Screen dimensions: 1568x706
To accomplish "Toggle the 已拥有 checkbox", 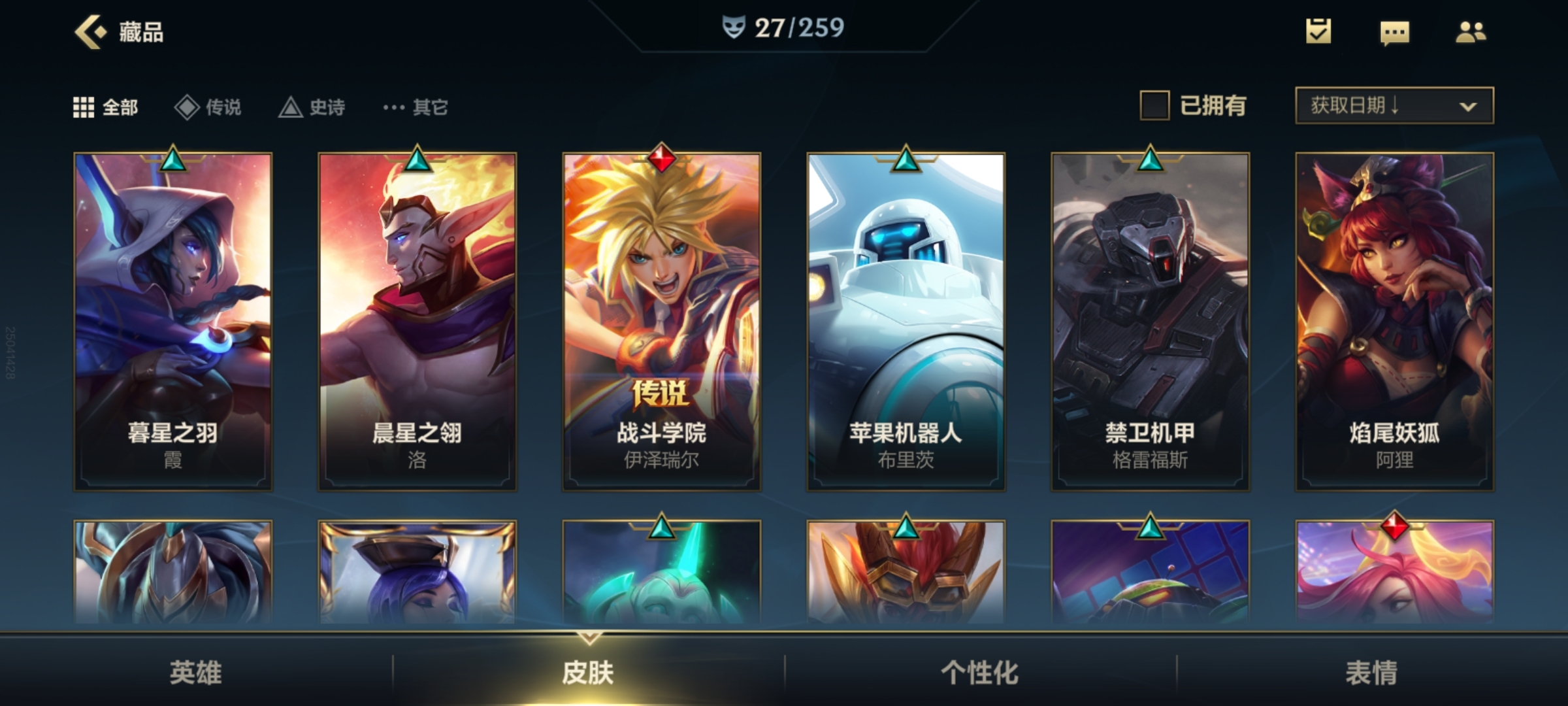I will (1154, 106).
